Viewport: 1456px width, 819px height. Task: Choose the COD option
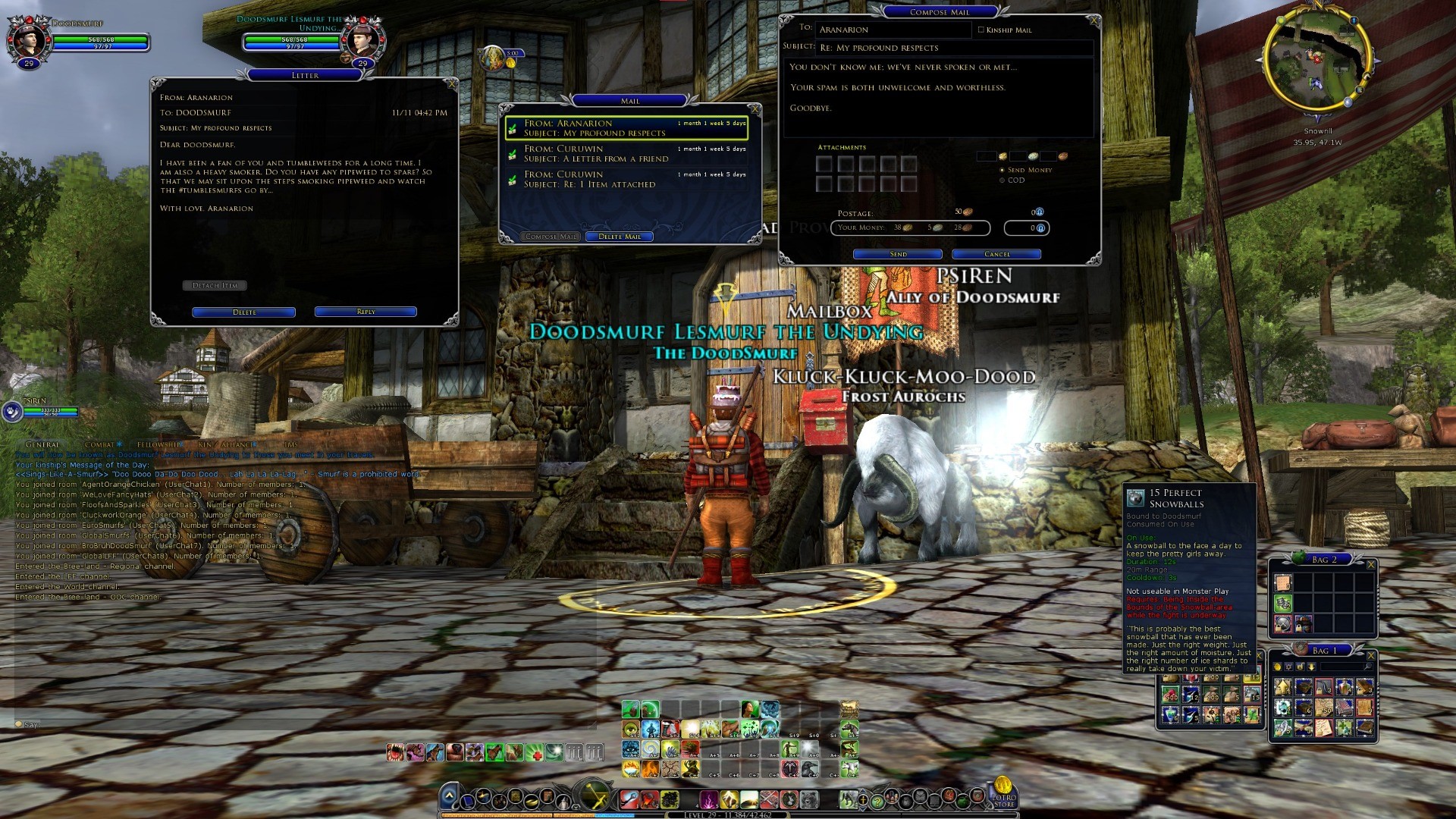(x=1003, y=180)
